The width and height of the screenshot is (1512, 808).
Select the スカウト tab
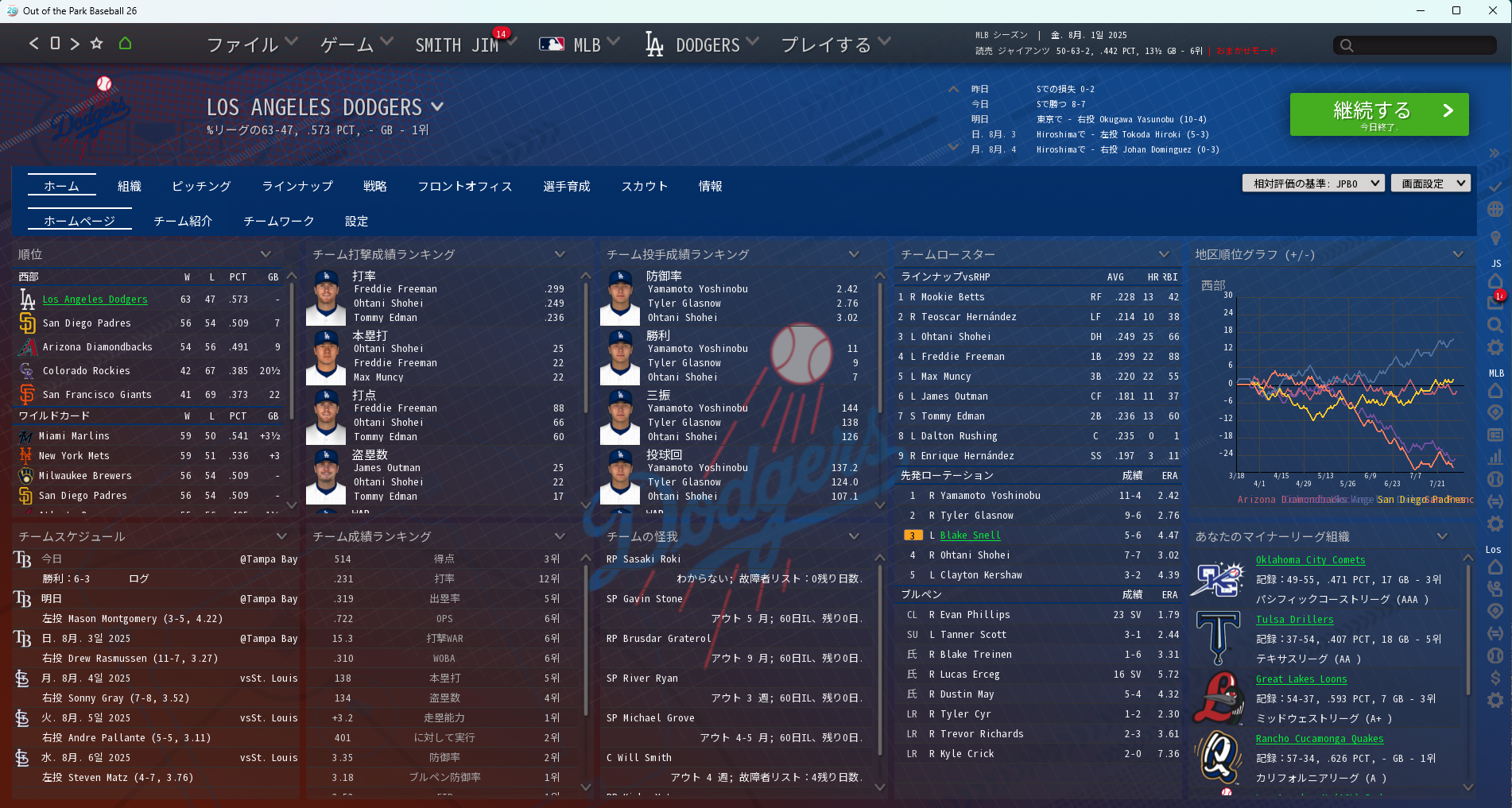(x=644, y=186)
